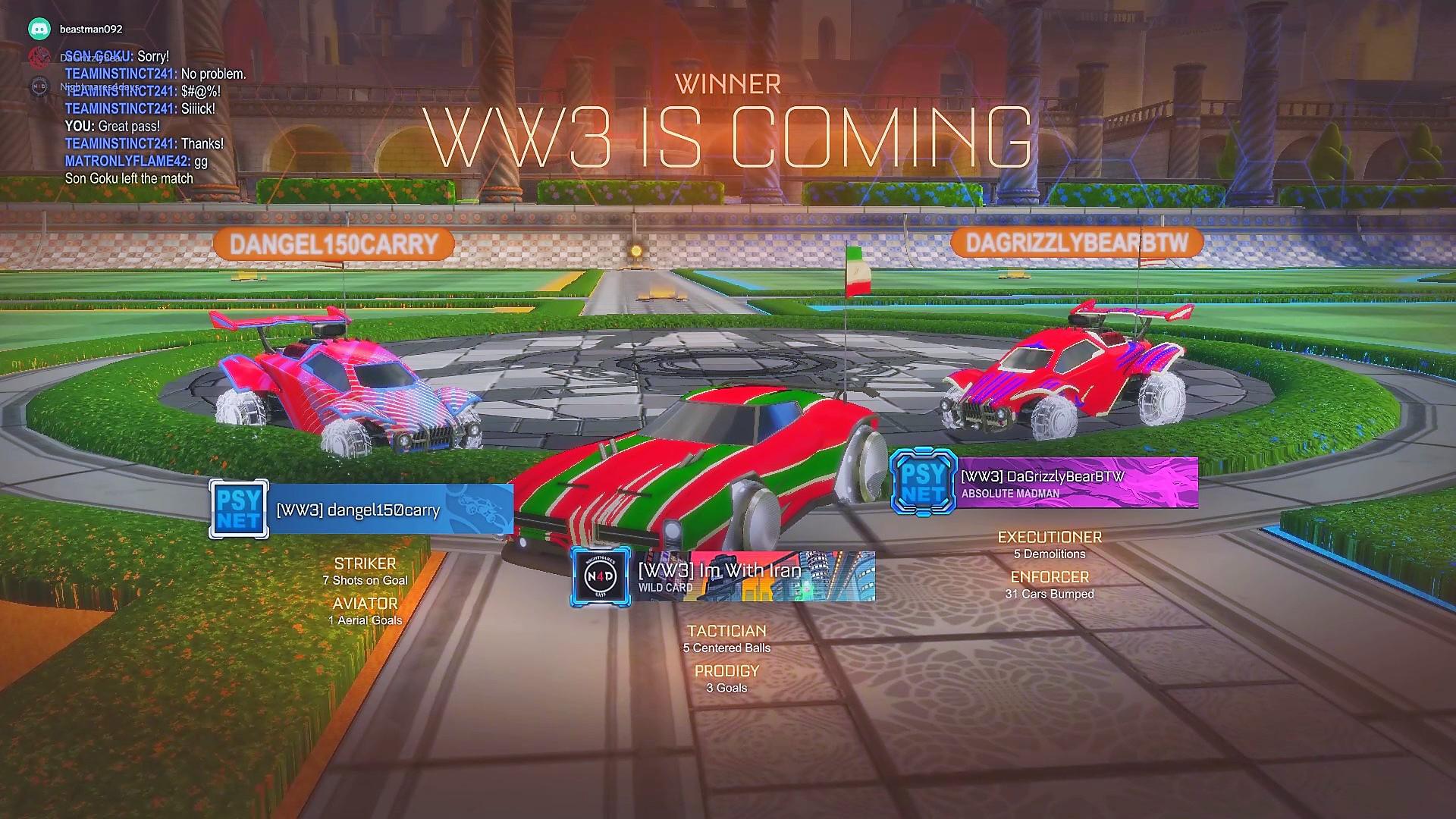The height and width of the screenshot is (819, 1456).
Task: Click the Son Goku left the match message
Action: coord(128,178)
